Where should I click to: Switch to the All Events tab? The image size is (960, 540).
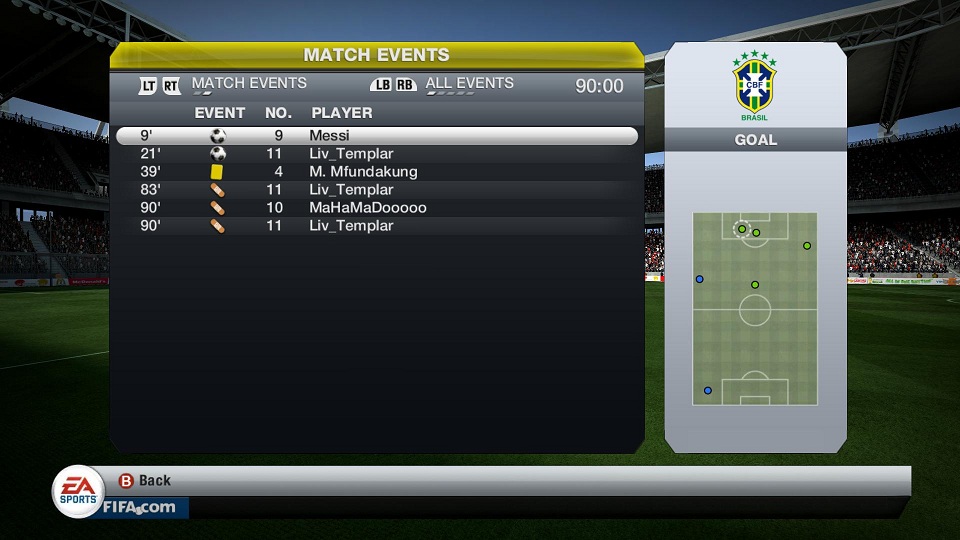(x=469, y=84)
